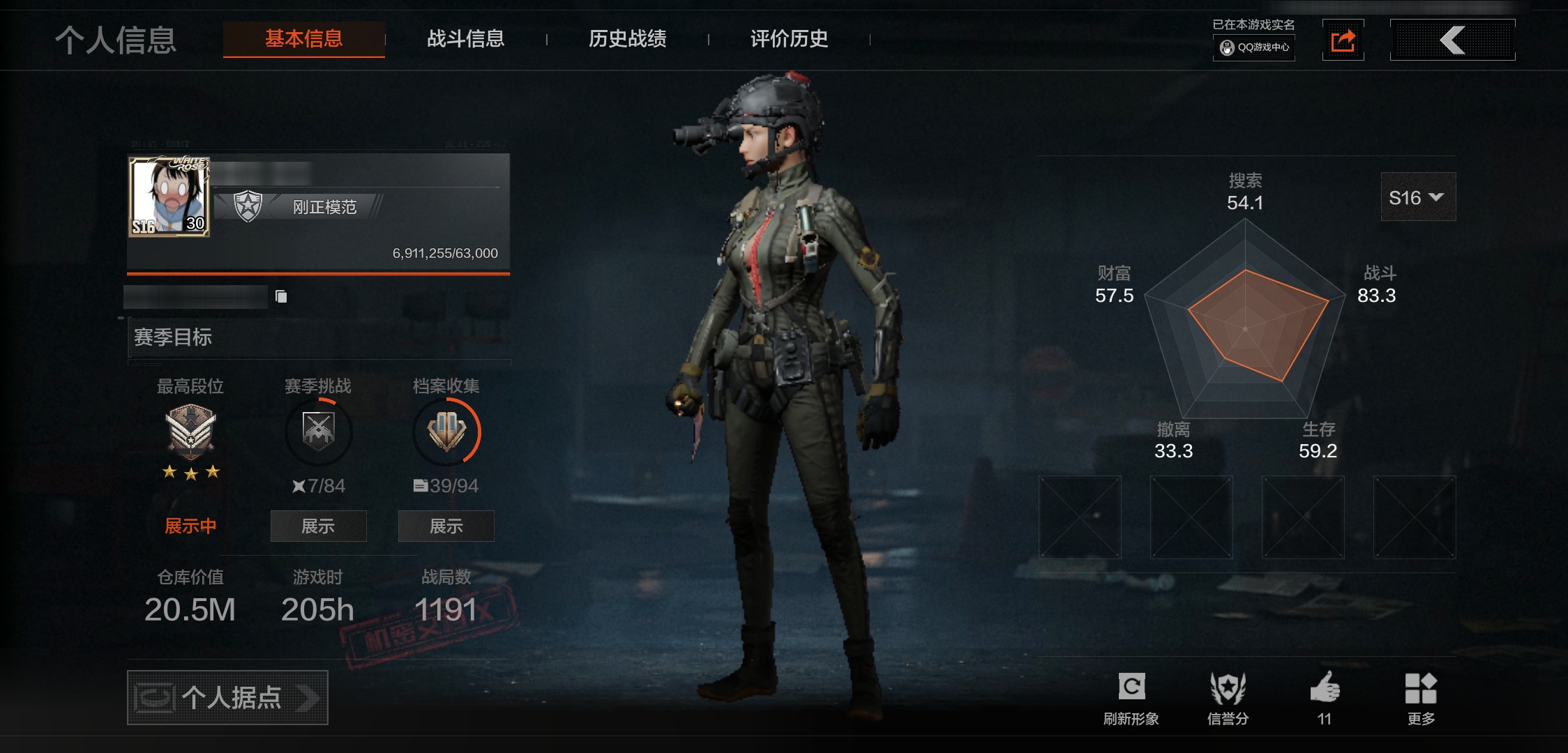Click the QQ游戏中心 badge
Screen dimensions: 1568x753
click(1254, 47)
